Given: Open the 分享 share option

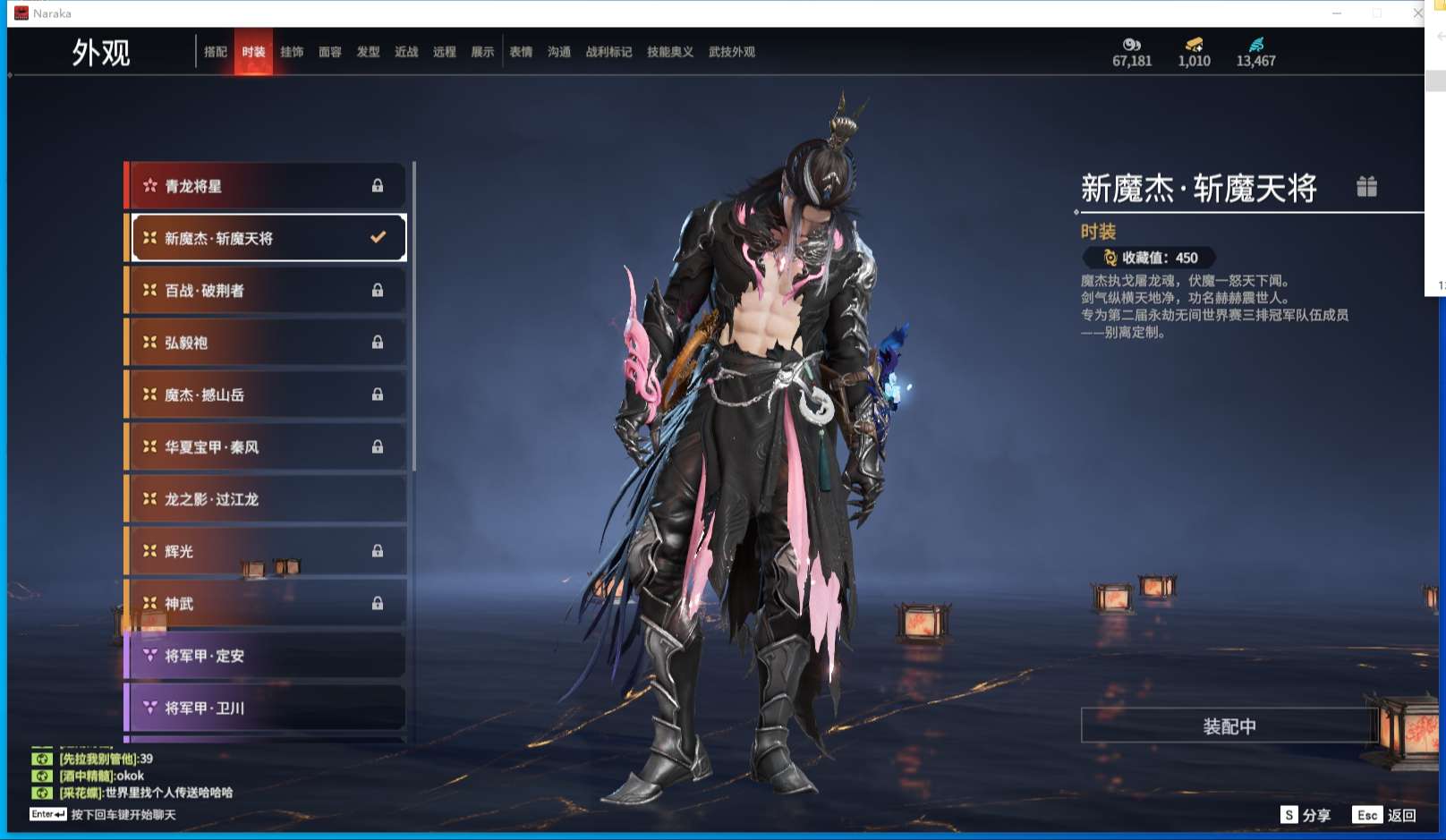Looking at the screenshot, I should pyautogui.click(x=1306, y=815).
